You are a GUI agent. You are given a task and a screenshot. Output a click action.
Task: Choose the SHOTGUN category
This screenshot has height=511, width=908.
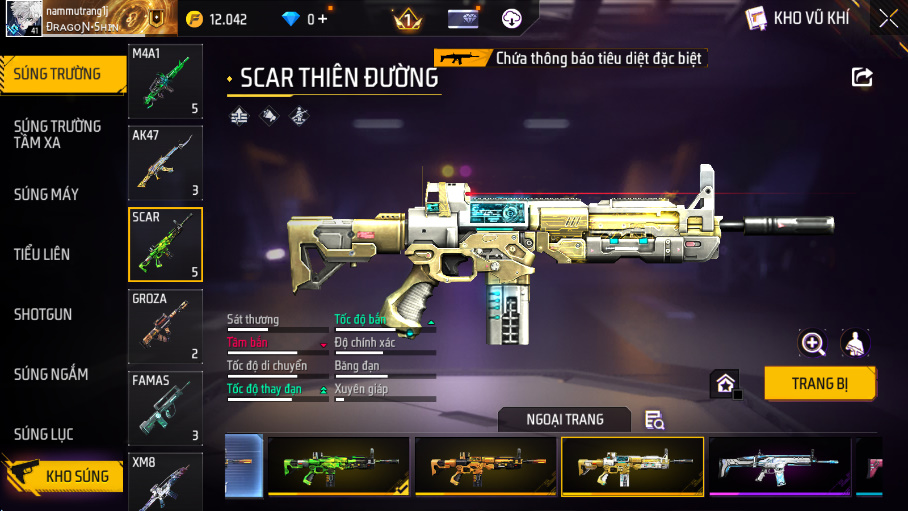tap(43, 314)
